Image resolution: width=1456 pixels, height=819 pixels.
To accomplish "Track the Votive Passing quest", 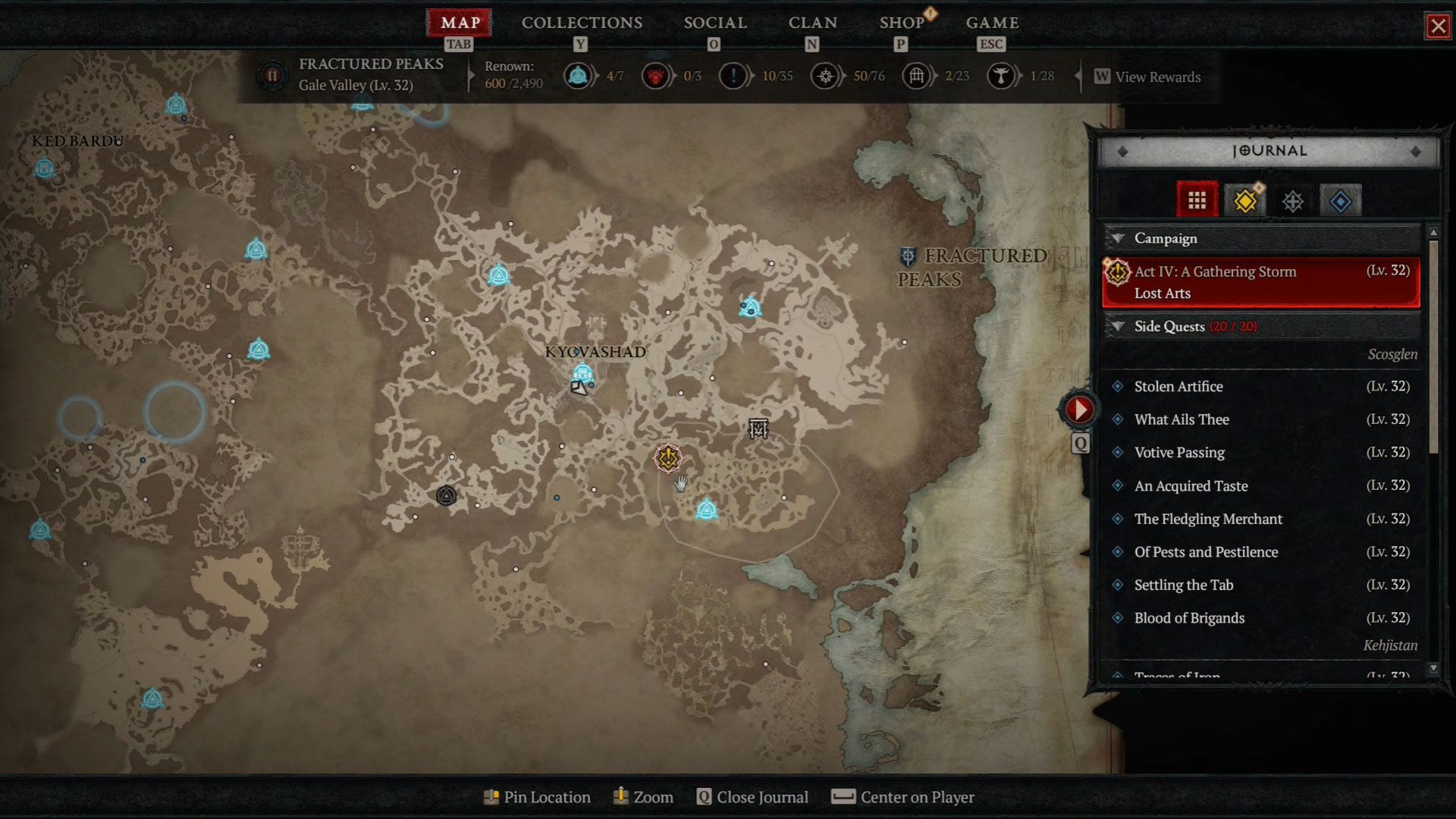I will (x=1179, y=453).
